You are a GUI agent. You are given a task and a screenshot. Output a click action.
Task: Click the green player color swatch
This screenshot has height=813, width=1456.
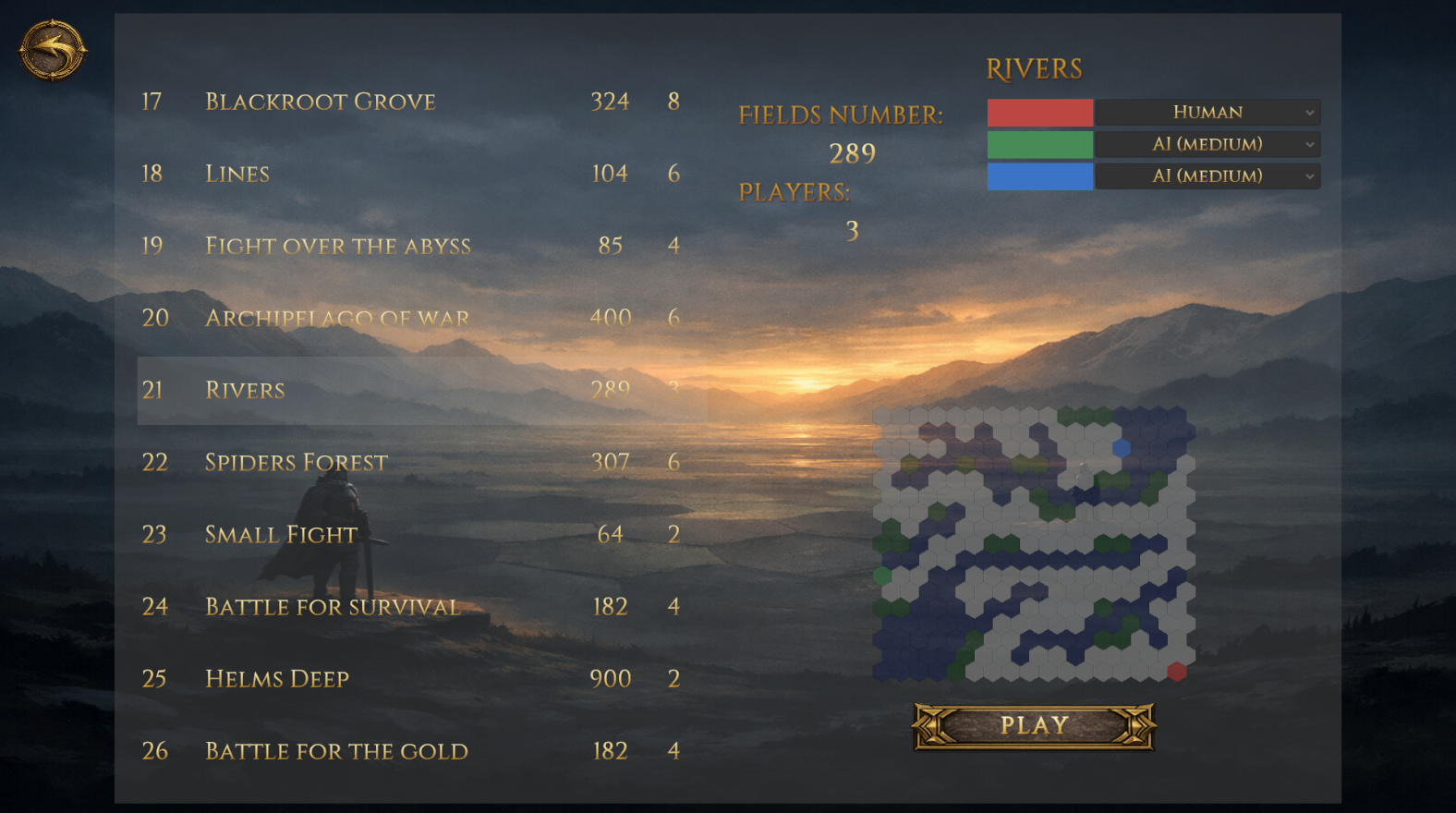(x=1039, y=144)
